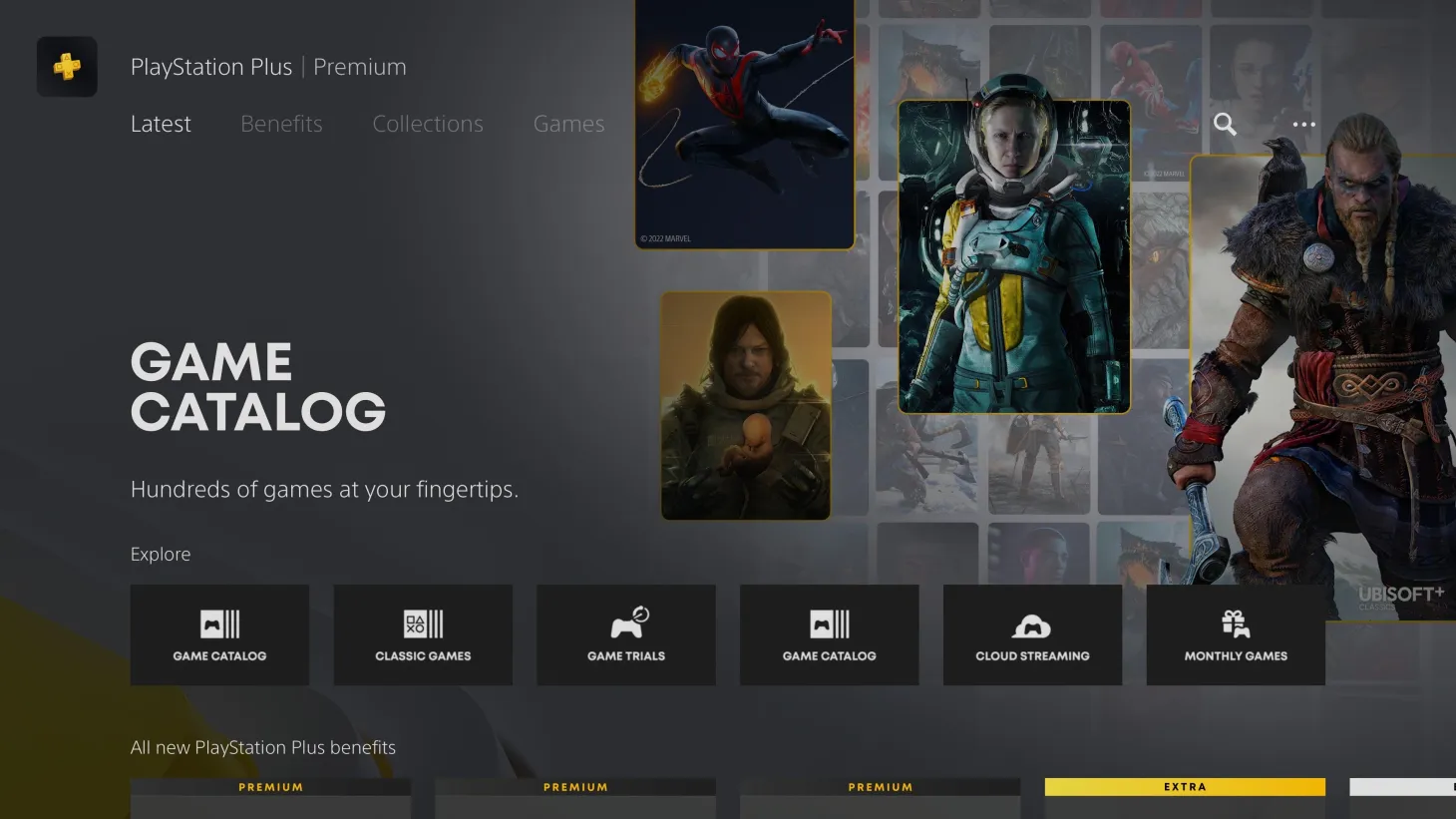Open the Collections tab

(x=427, y=124)
